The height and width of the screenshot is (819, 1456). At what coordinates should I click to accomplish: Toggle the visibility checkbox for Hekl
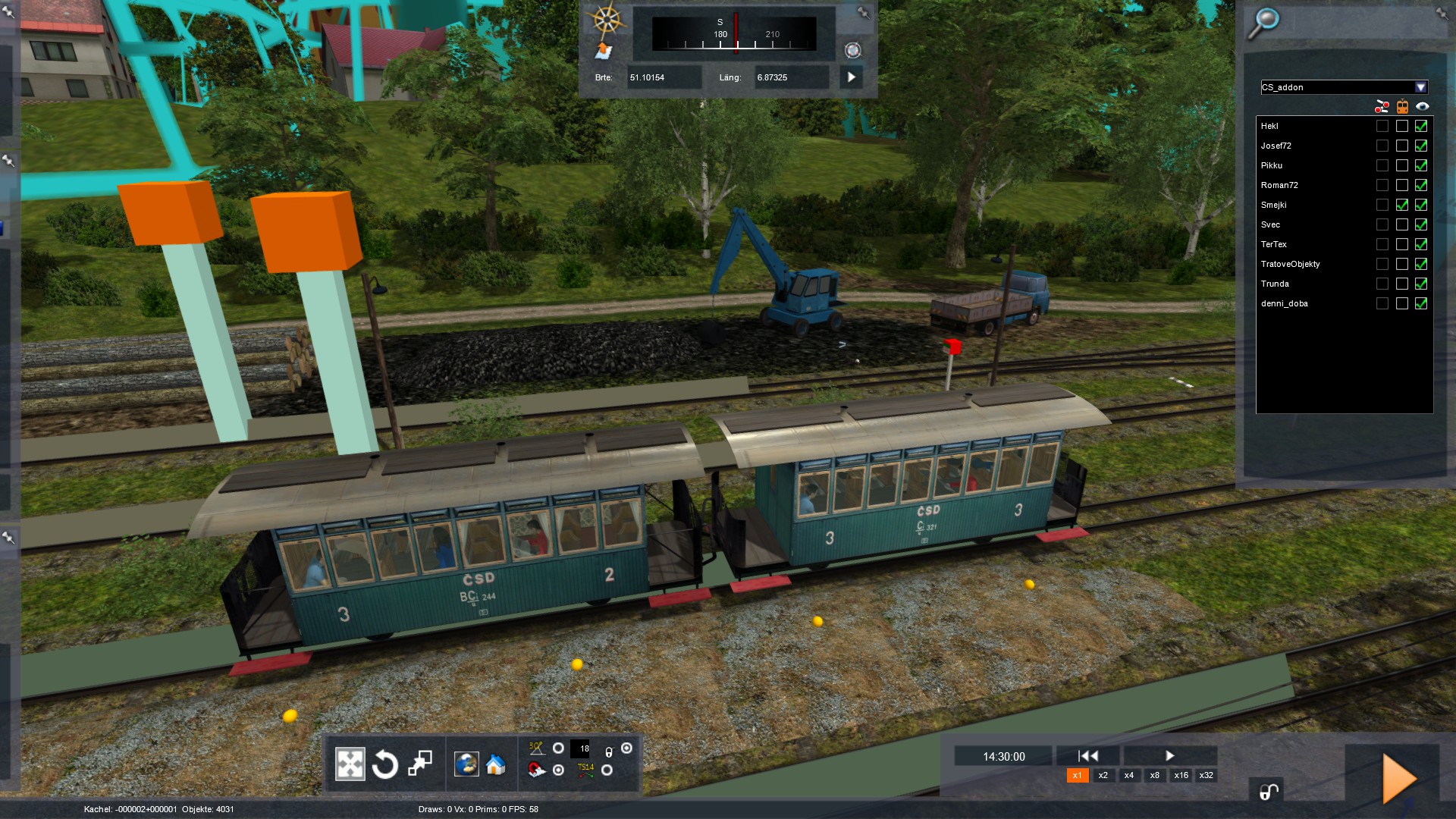click(1421, 126)
